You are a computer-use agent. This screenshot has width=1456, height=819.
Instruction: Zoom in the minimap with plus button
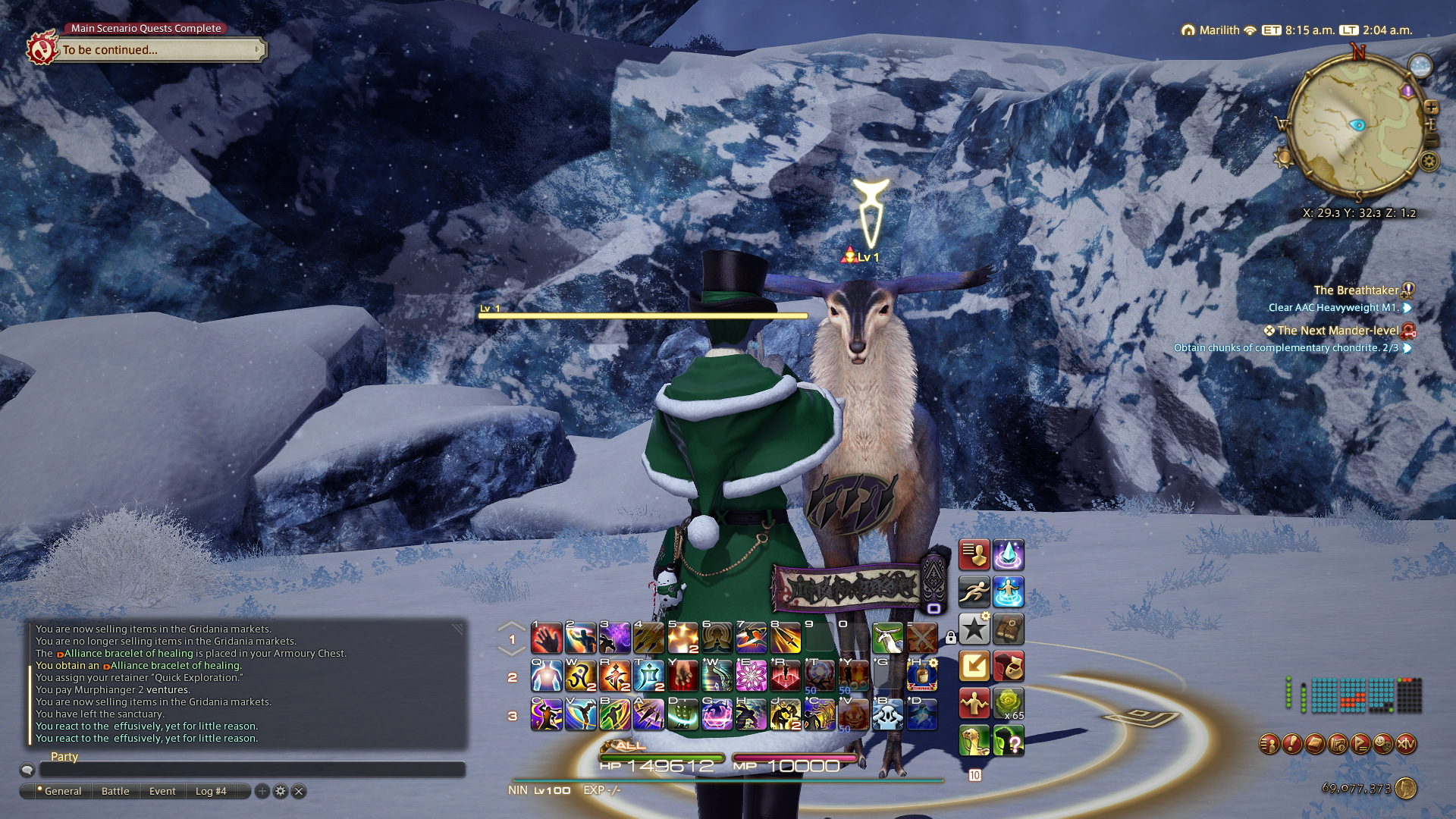point(1431,108)
